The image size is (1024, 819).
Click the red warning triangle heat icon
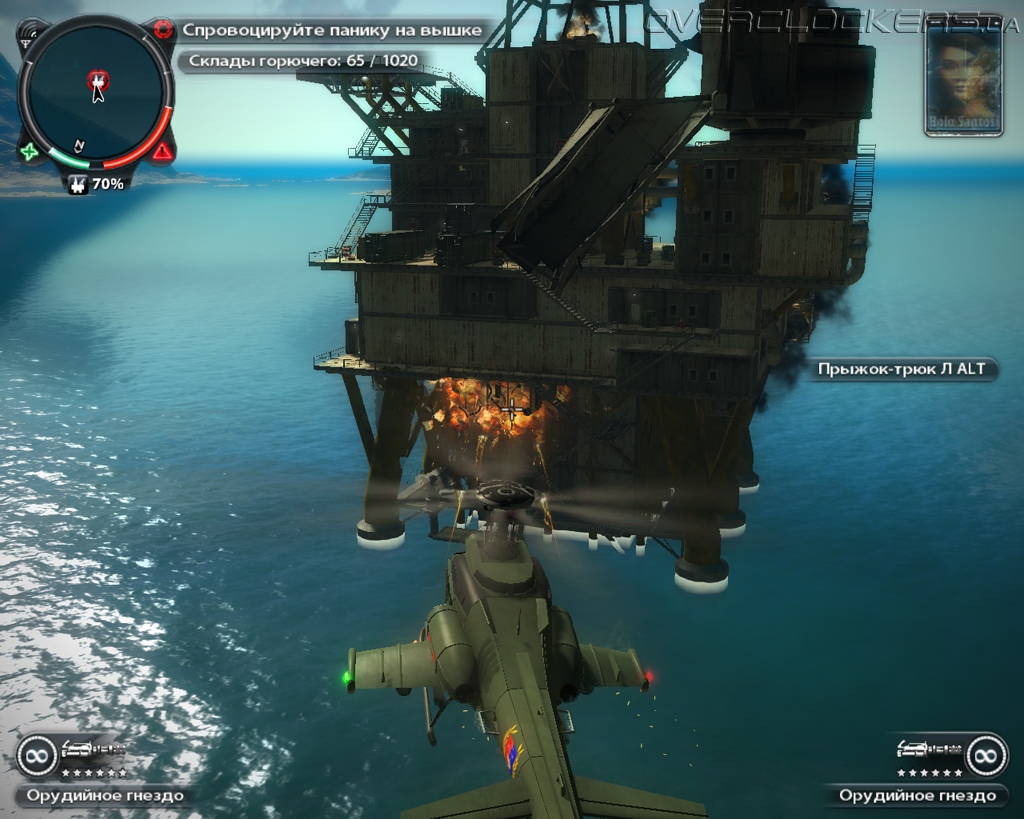click(162, 152)
